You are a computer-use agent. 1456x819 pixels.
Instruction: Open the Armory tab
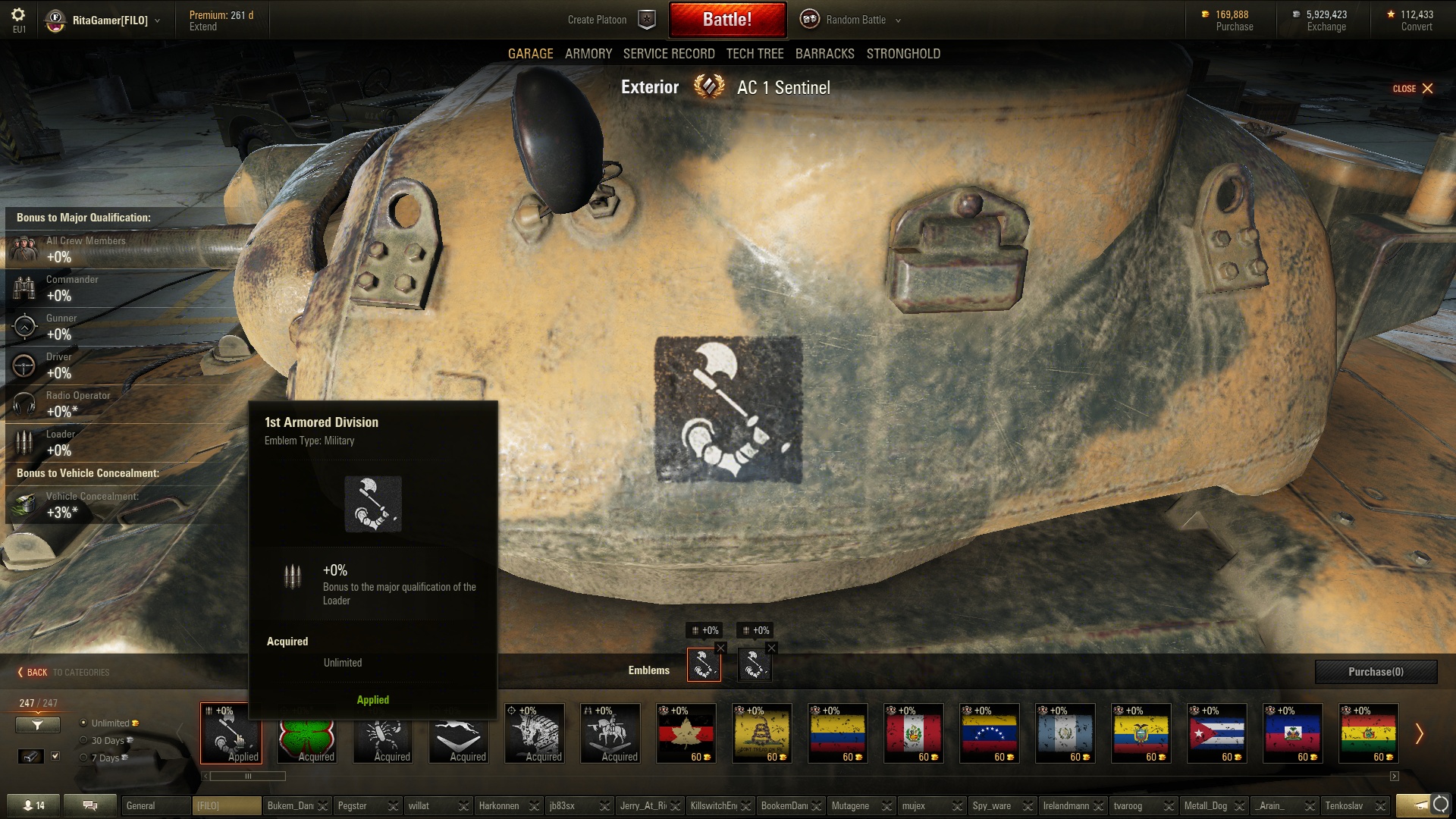[588, 54]
